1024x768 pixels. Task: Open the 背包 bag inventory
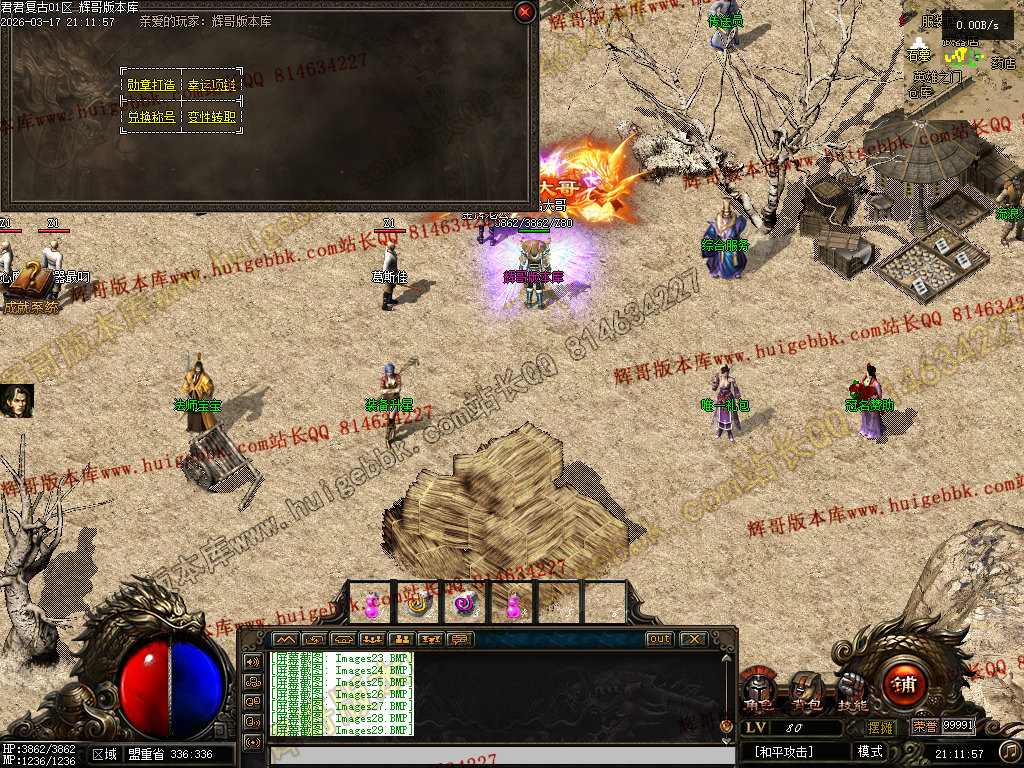[807, 691]
